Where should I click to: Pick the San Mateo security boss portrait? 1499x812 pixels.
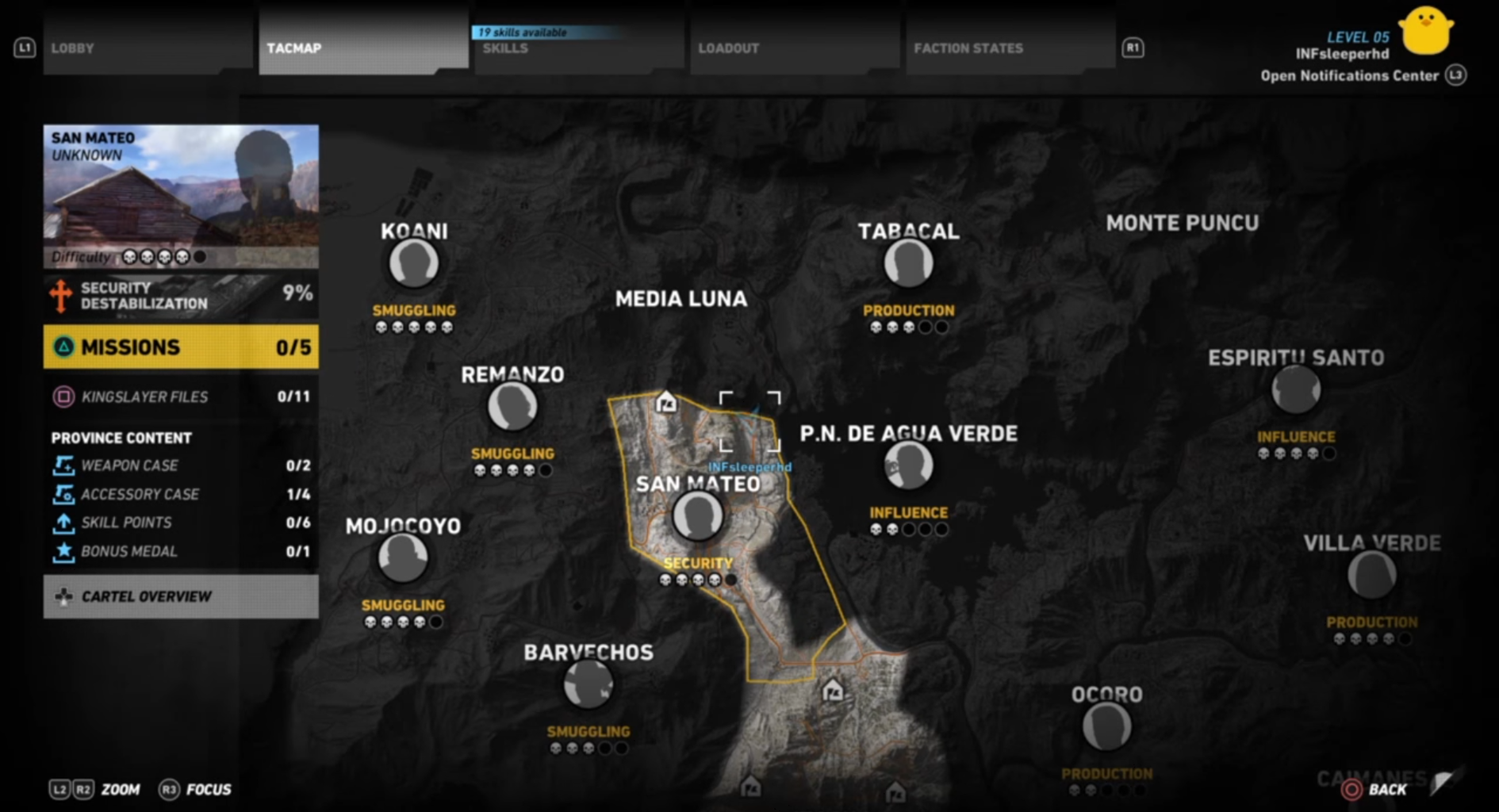pos(698,516)
